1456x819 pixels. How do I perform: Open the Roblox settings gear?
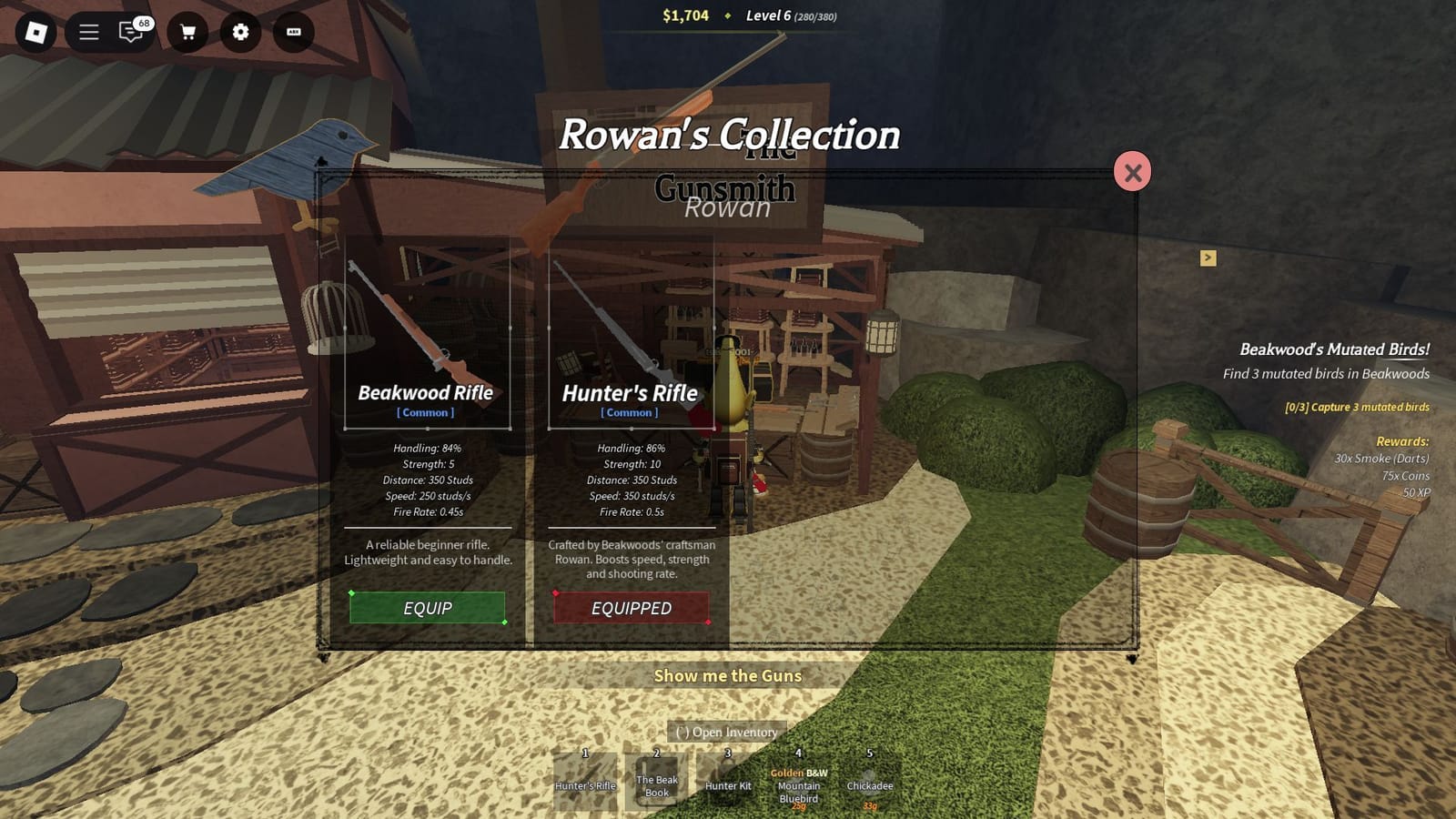pos(239,32)
